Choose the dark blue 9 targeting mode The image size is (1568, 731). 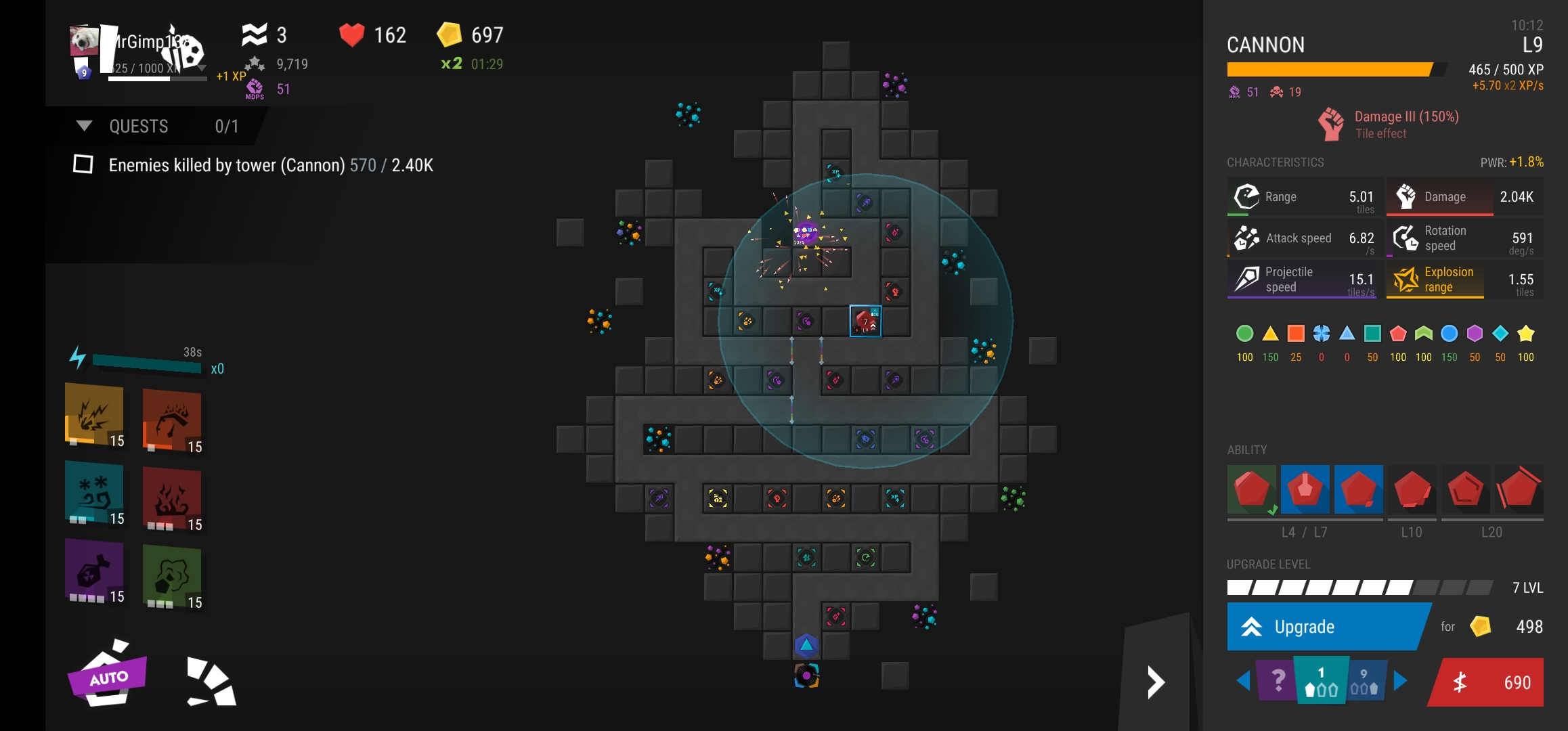[x=1365, y=682]
